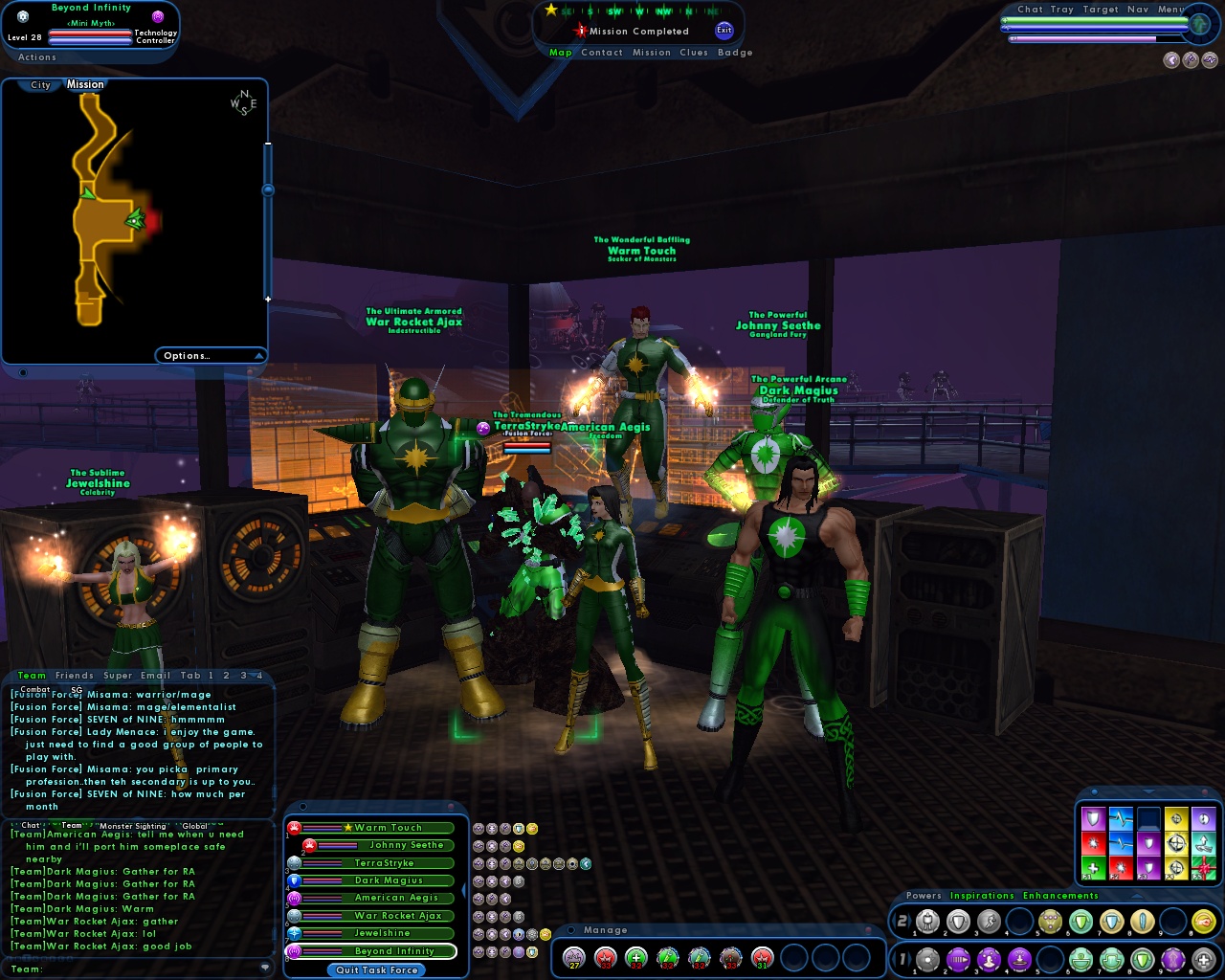Select Warm Touch in the team list

tap(385, 827)
